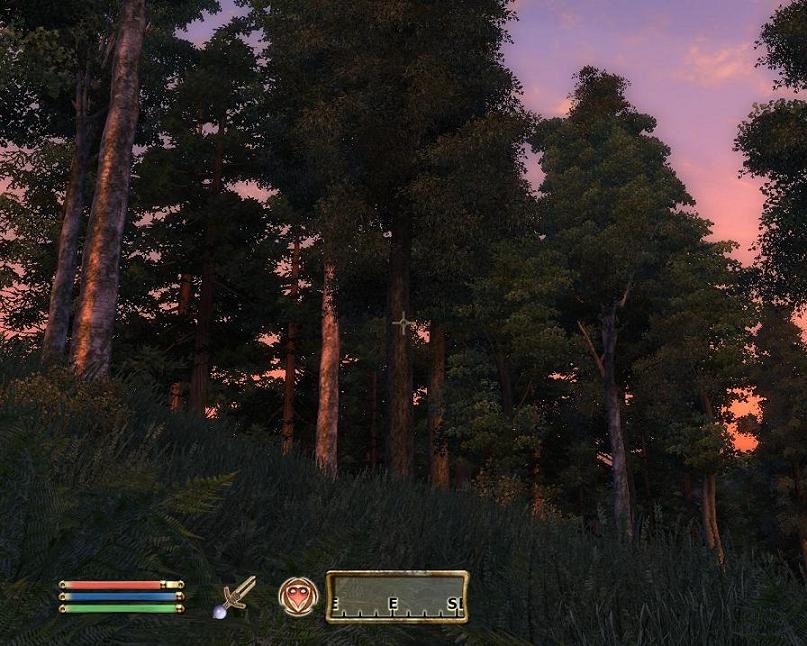Click the compass direction bar
This screenshot has height=646, width=807.
[397, 596]
